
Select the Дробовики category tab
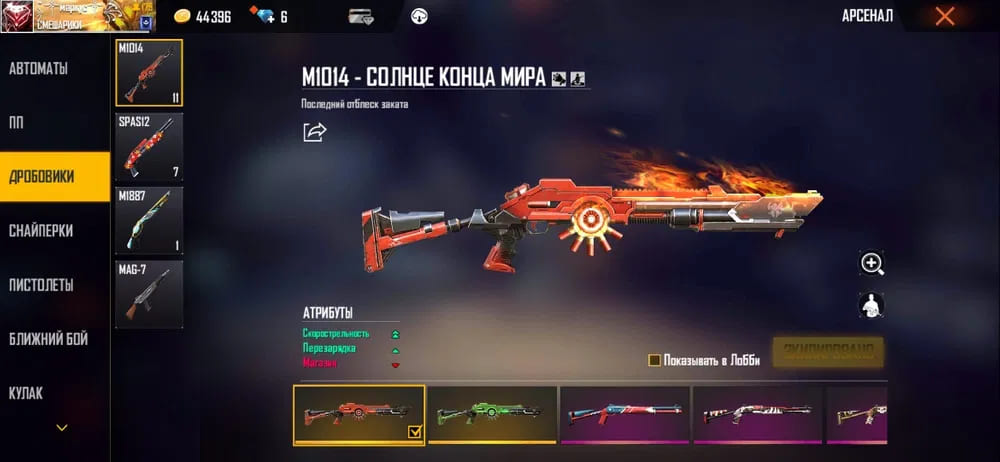(42, 177)
